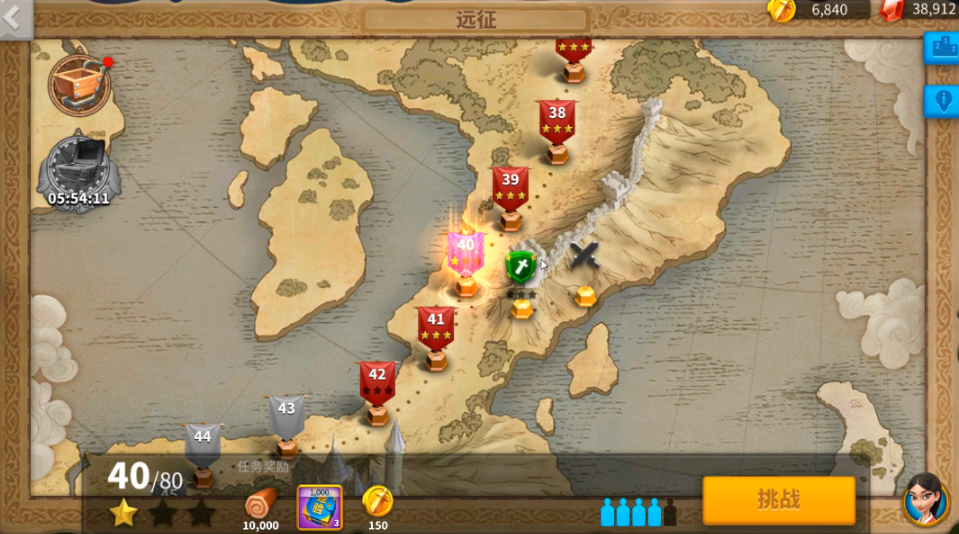Tap the female advisor portrait
This screenshot has height=534, width=959.
[925, 499]
